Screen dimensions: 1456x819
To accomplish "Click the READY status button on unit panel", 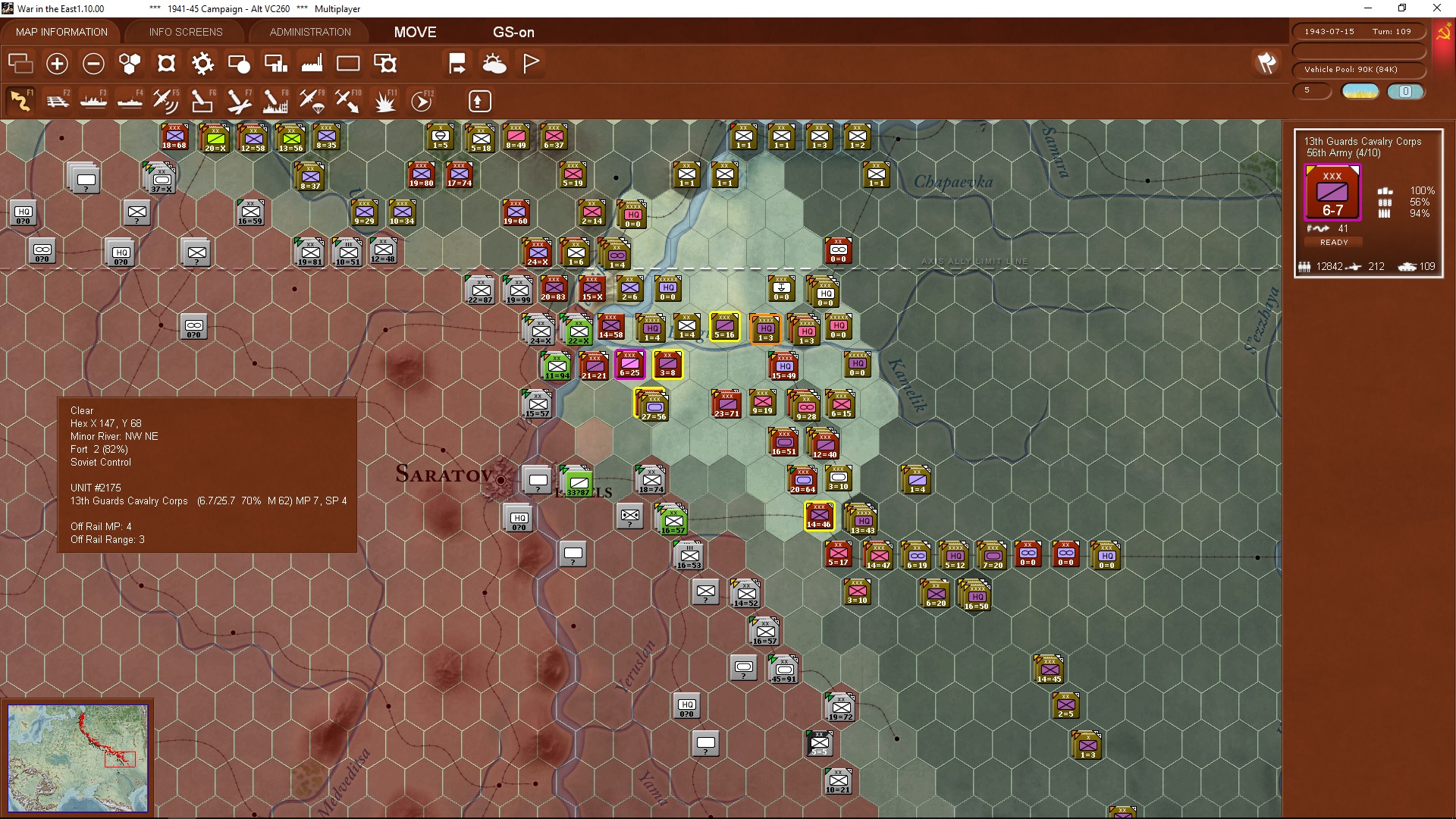I will pyautogui.click(x=1334, y=242).
